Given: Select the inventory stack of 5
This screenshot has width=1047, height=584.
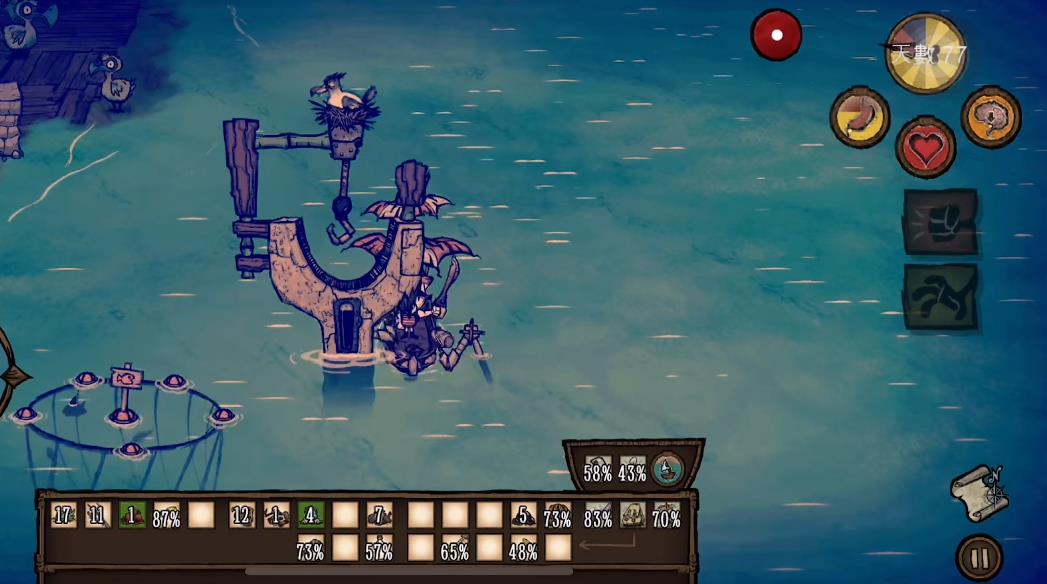Looking at the screenshot, I should [x=524, y=515].
